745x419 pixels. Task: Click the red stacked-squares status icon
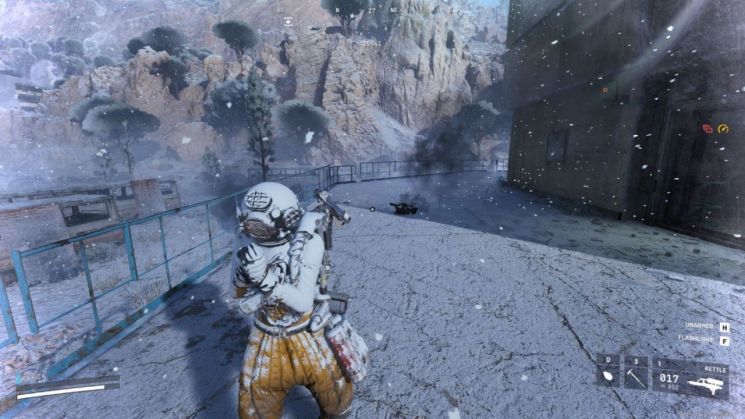tap(707, 128)
